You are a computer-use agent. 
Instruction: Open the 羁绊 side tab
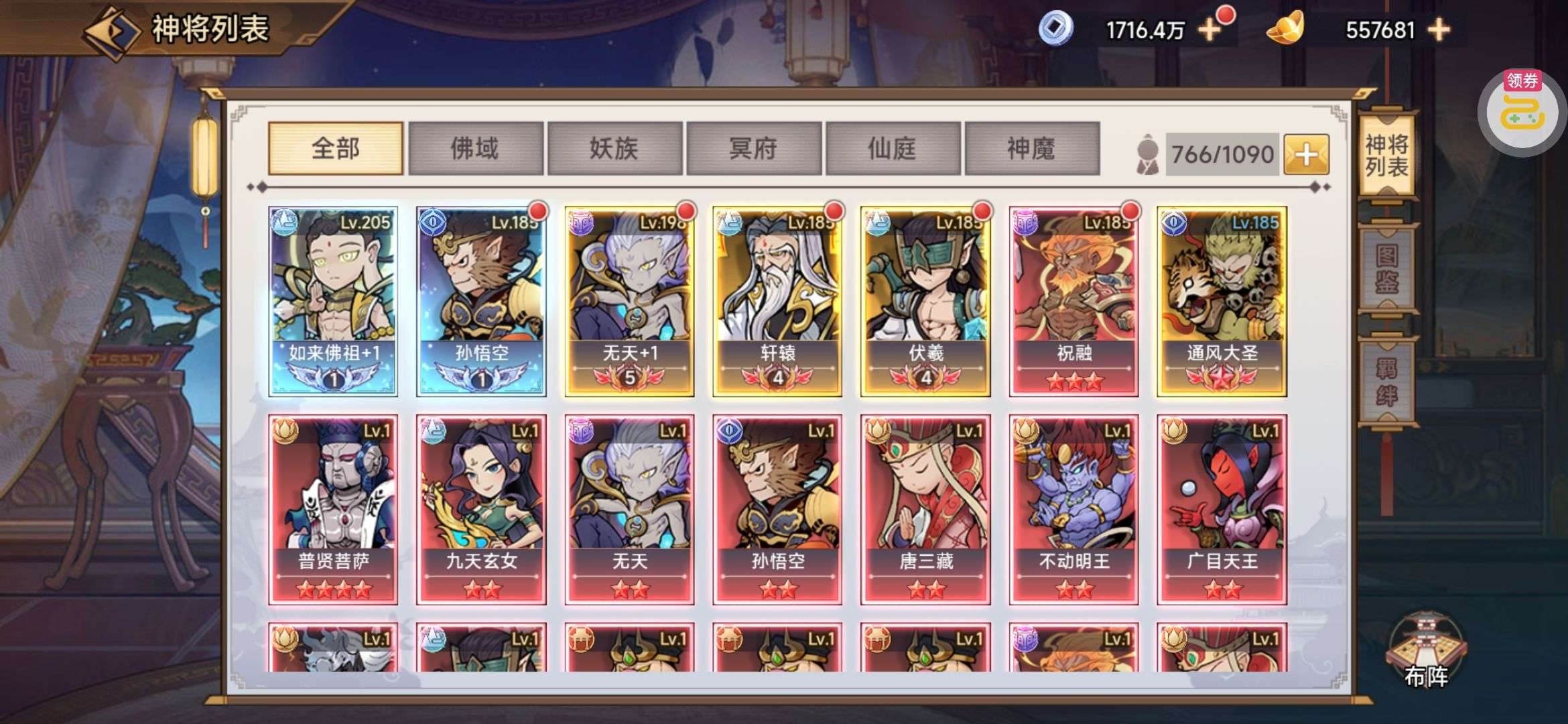1386,382
